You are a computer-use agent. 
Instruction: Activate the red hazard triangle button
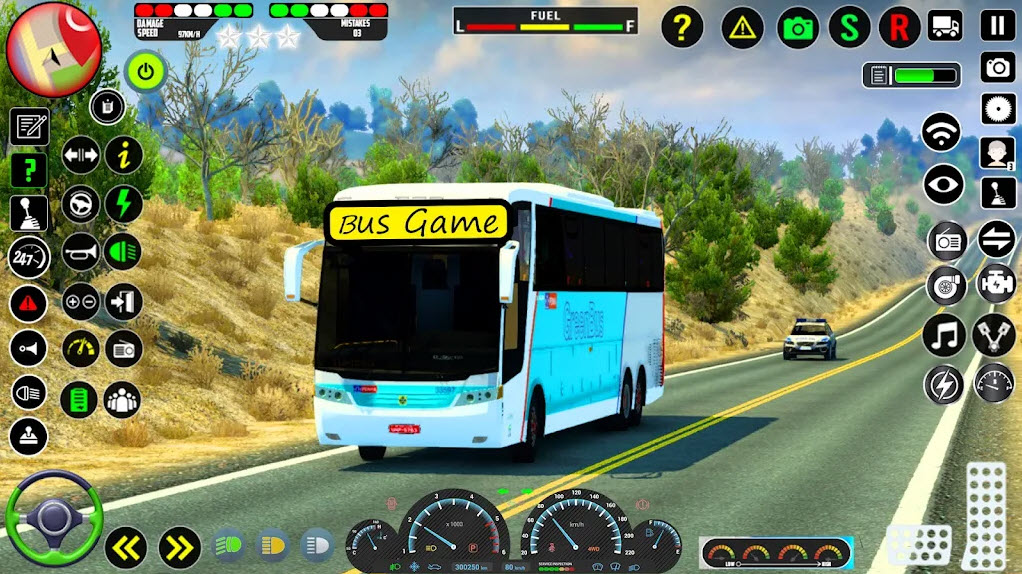click(29, 302)
